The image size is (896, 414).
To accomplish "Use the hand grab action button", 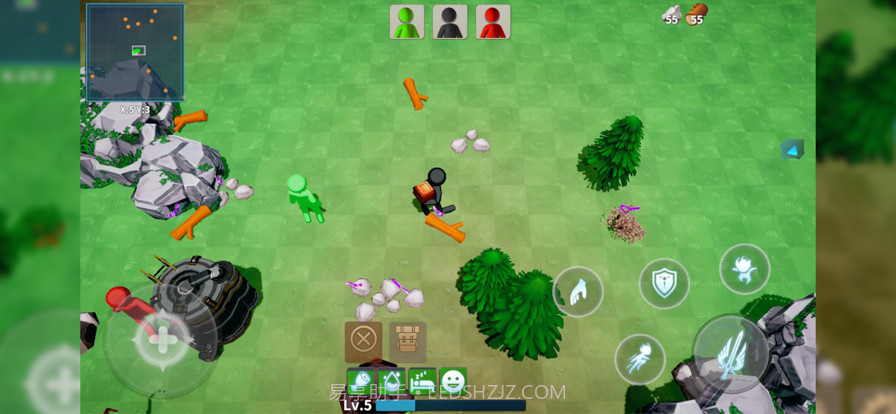I will [x=578, y=292].
